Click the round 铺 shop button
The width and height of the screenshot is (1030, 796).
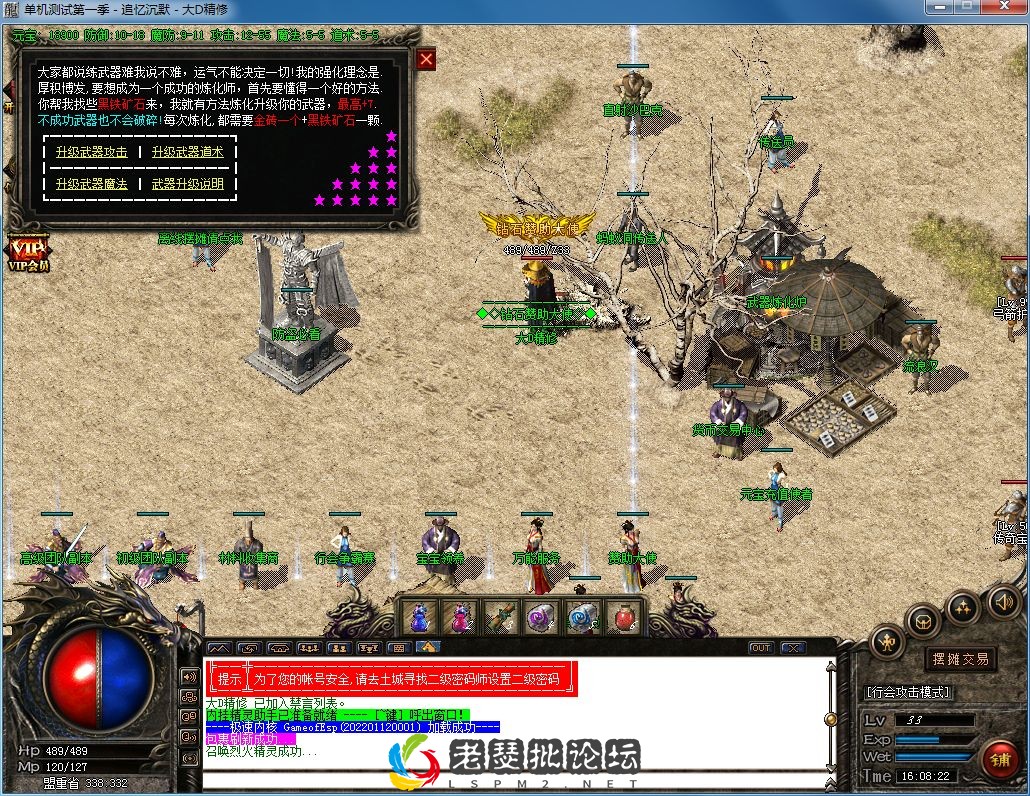point(998,760)
